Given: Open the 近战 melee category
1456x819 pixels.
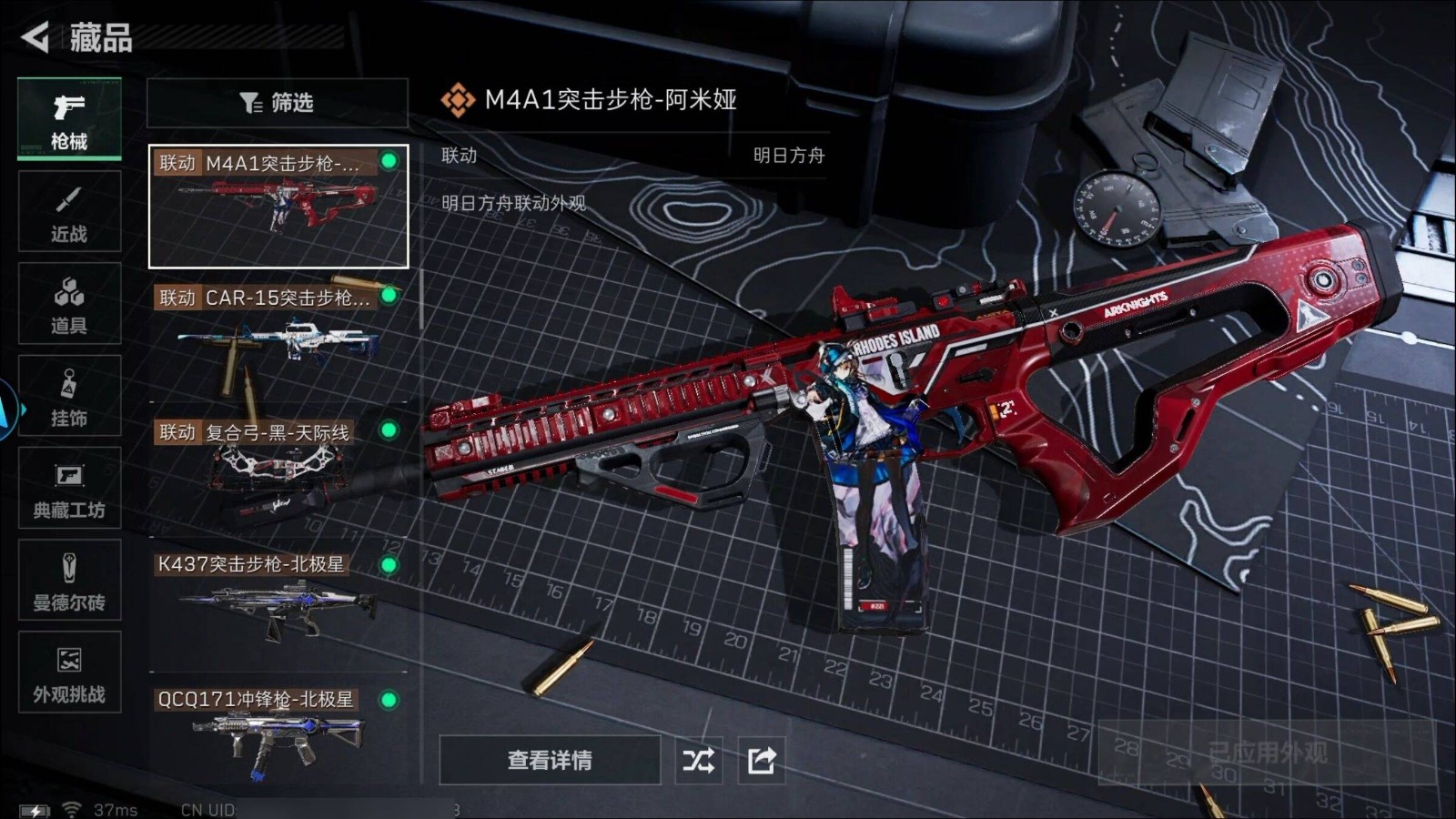Looking at the screenshot, I should pos(69,212).
